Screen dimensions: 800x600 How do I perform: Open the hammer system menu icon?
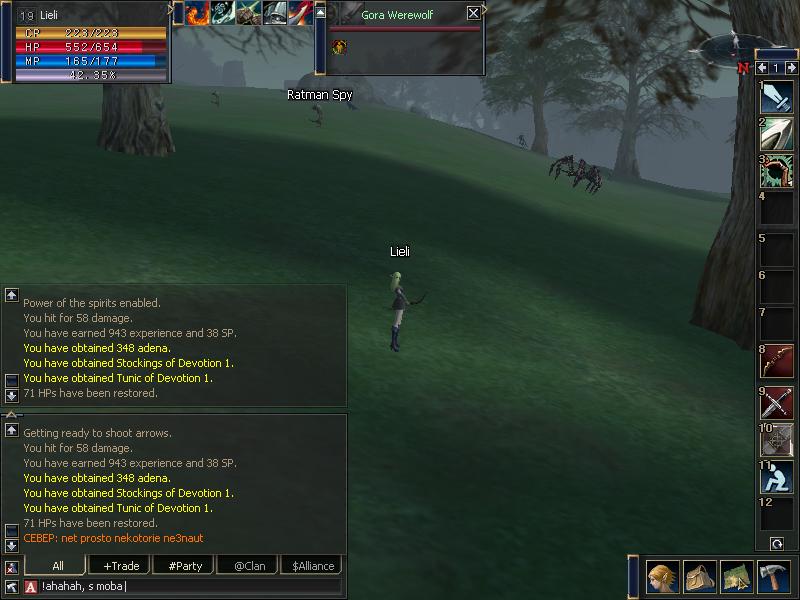coord(773,577)
